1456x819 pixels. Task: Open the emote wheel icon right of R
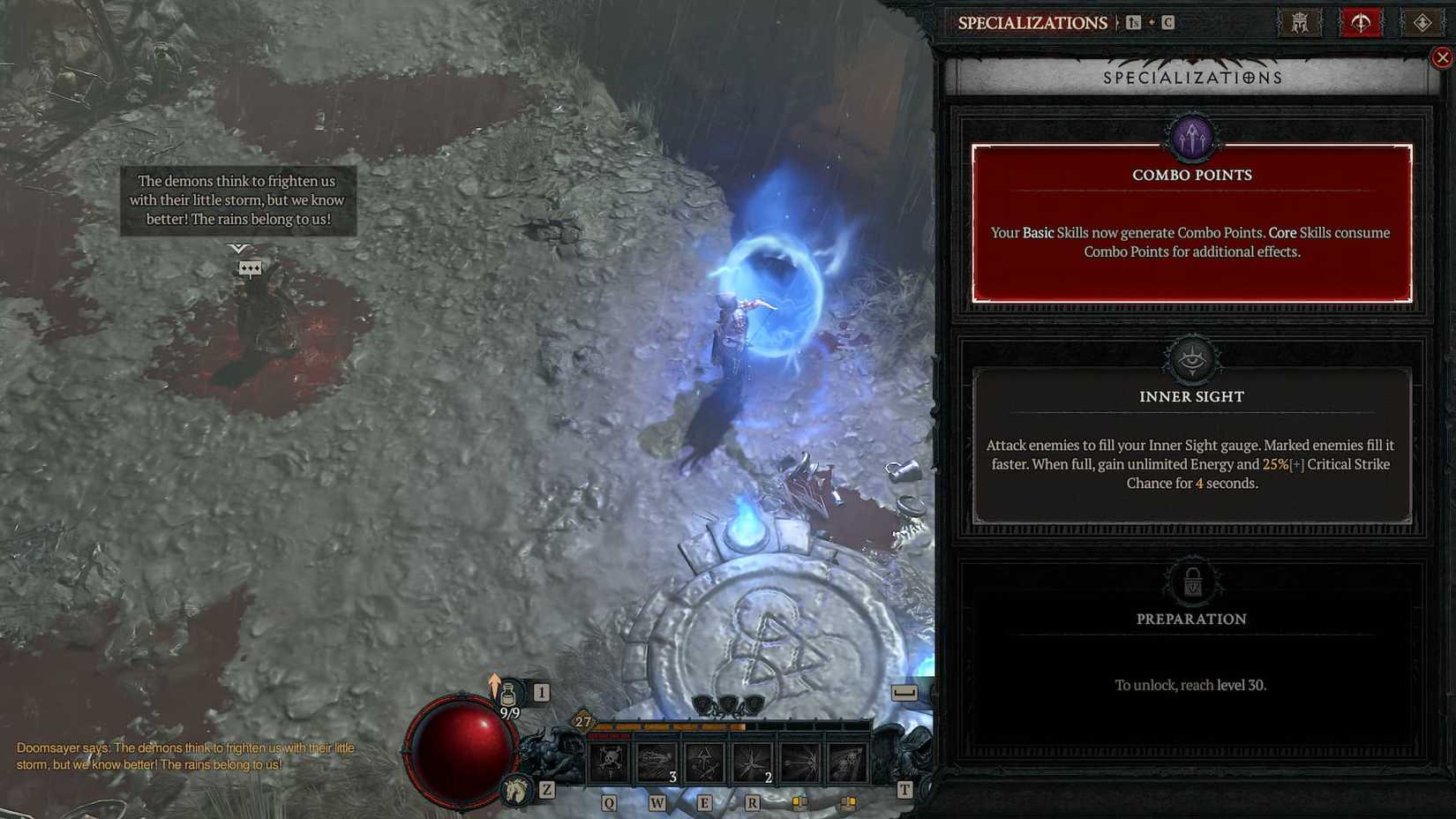pyautogui.click(x=799, y=803)
